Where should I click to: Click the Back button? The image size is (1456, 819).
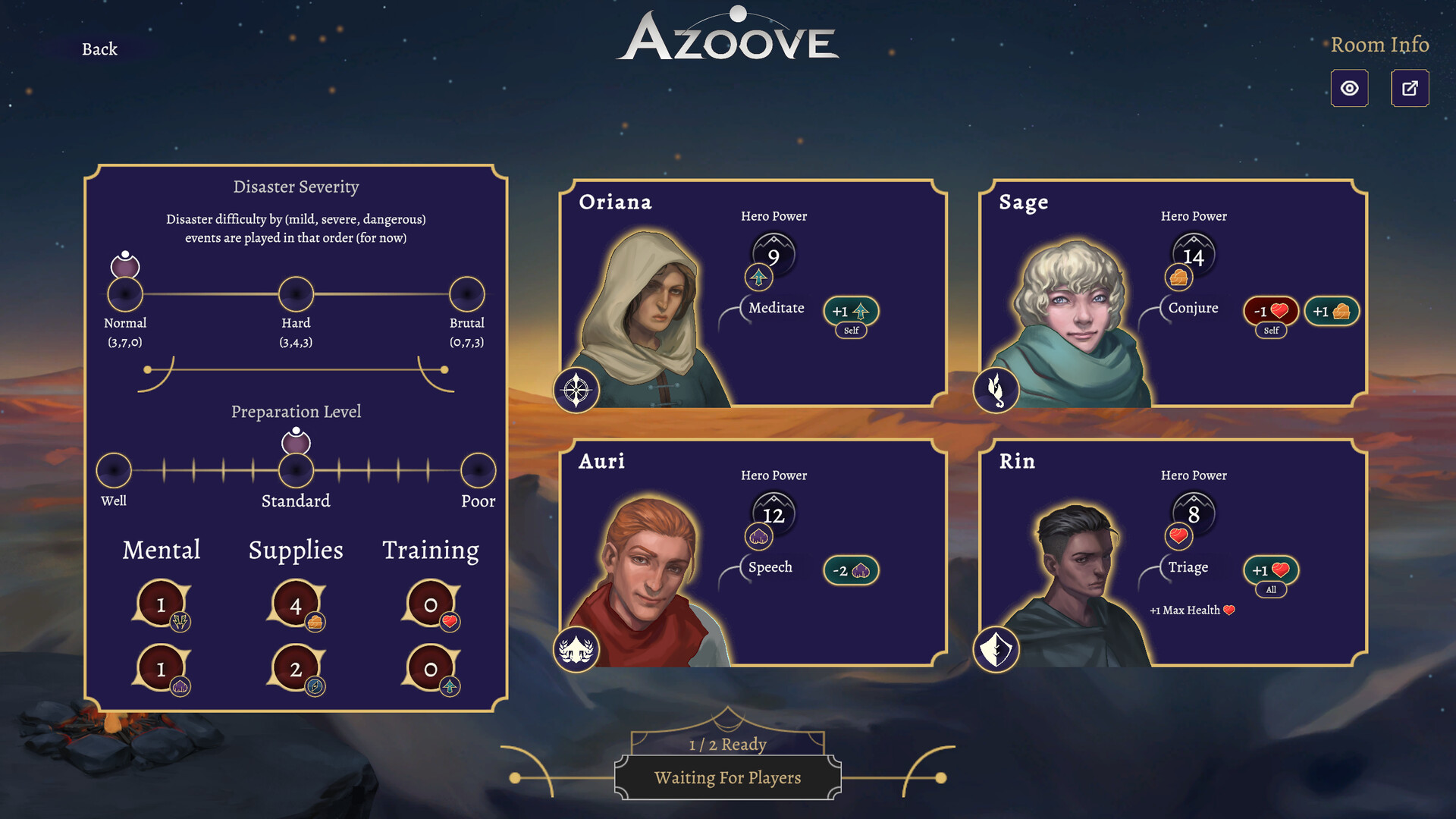tap(99, 49)
